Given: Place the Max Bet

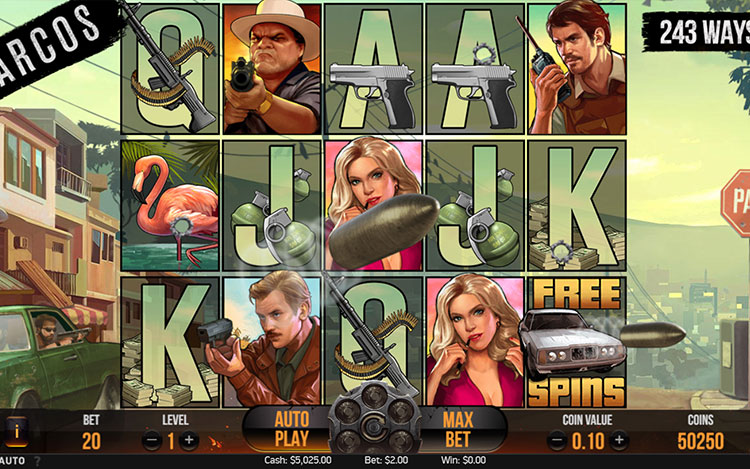Looking at the screenshot, I should point(459,427).
